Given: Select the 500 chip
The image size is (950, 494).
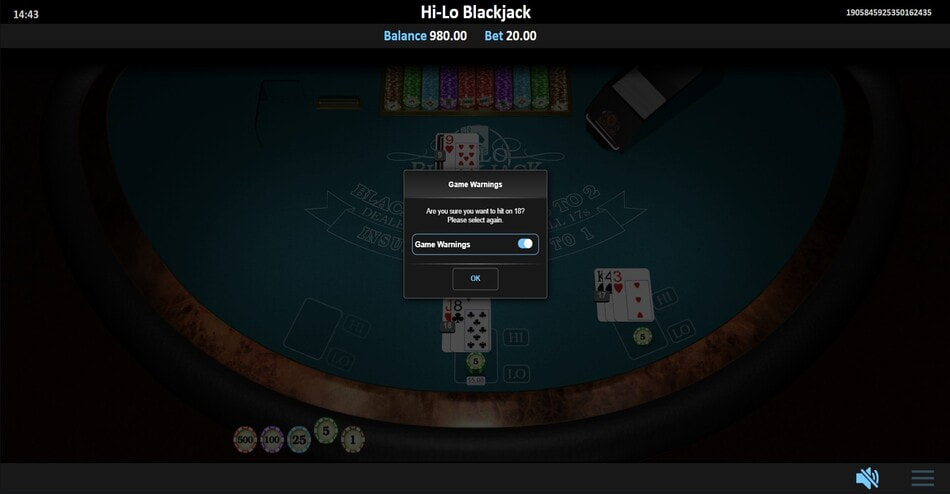Looking at the screenshot, I should pos(245,439).
